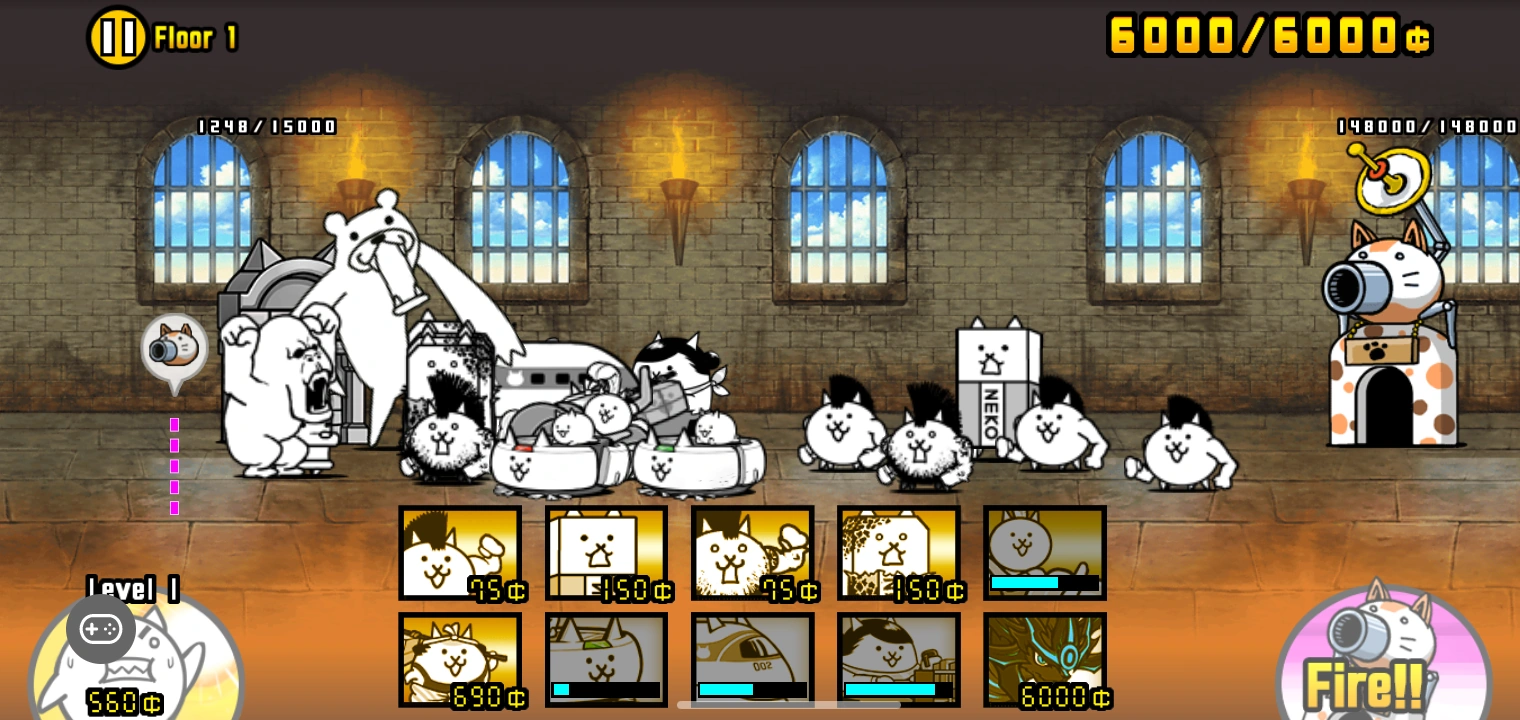Image resolution: width=1520 pixels, height=720 pixels.
Task: Tap the 6000/6000 money counter
Action: (1268, 34)
